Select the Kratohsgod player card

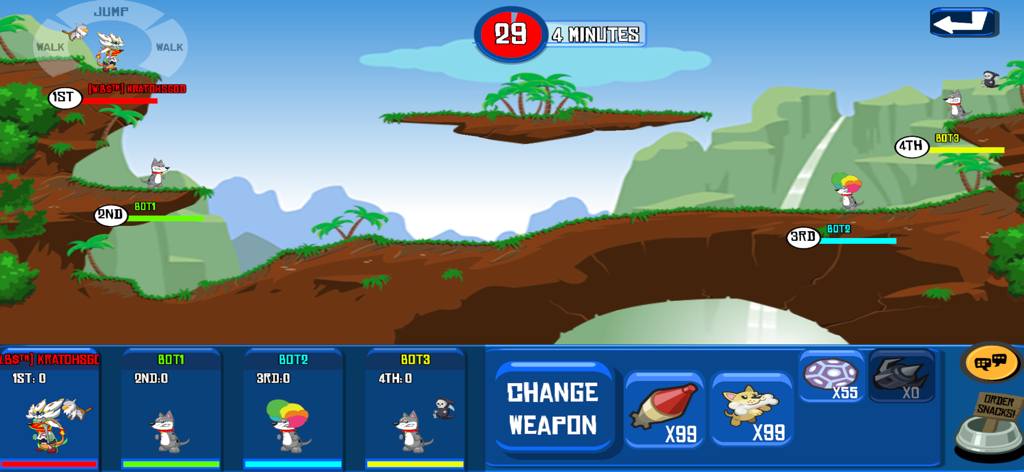tap(49, 408)
